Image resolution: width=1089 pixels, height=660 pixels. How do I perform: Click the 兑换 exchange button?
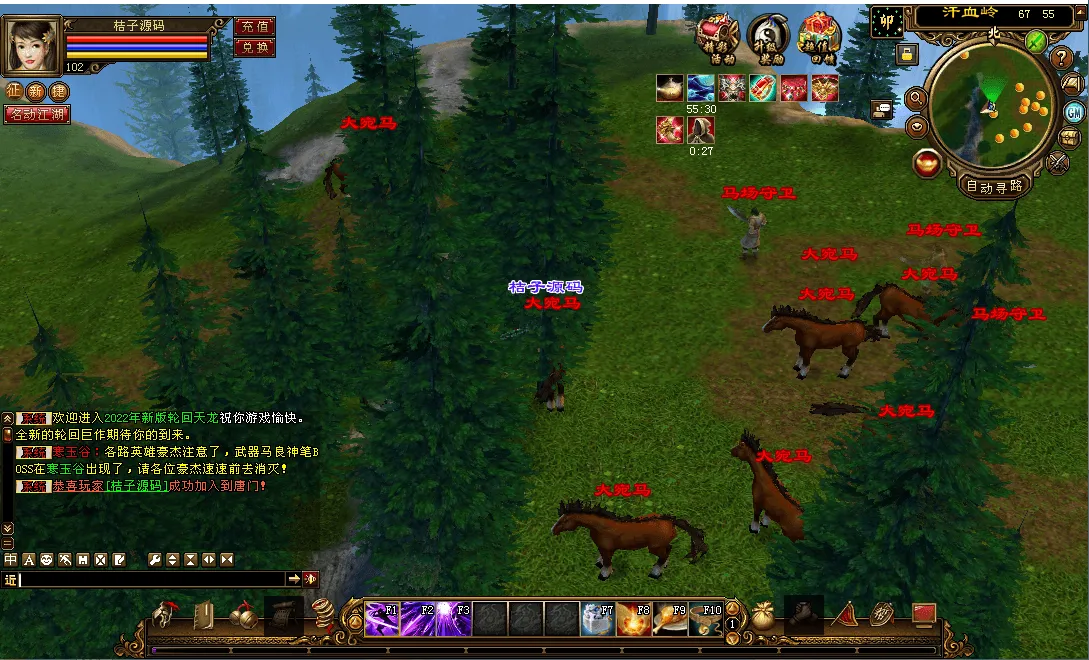254,47
